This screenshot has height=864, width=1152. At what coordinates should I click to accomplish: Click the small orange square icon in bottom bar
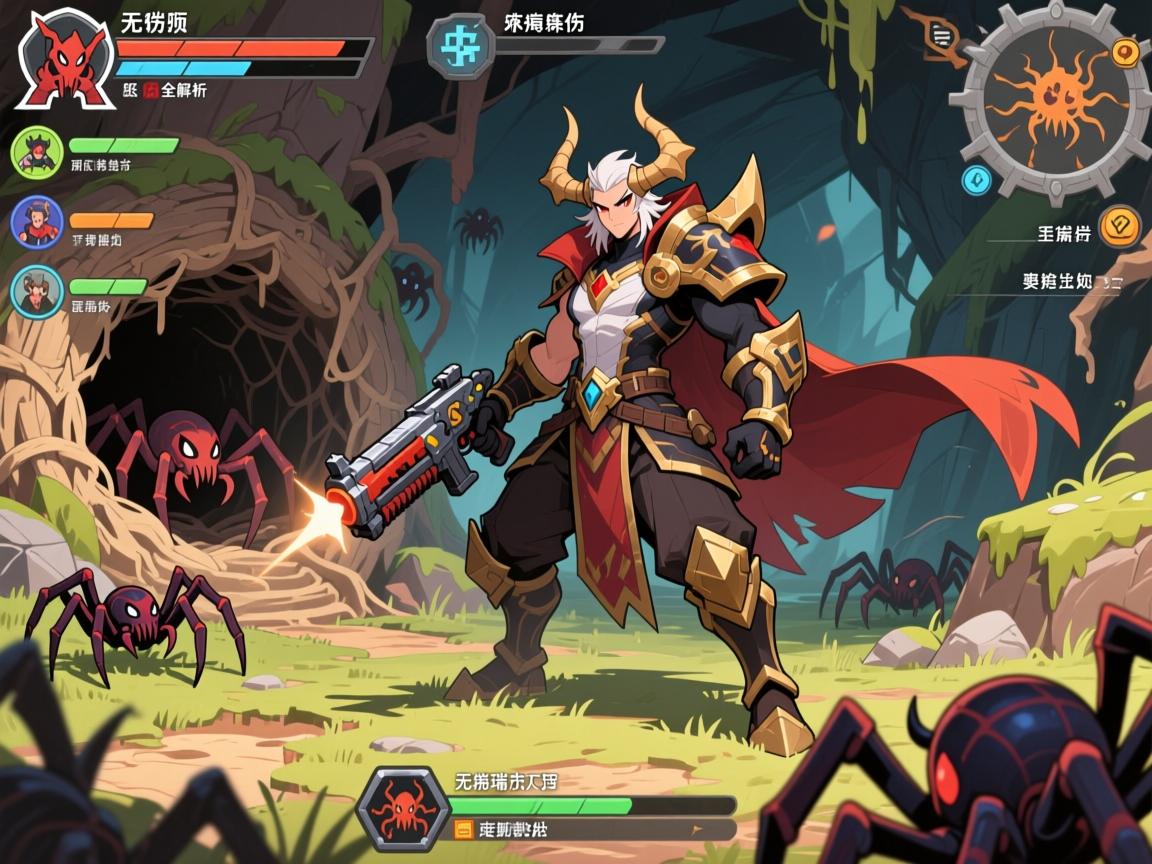[463, 829]
